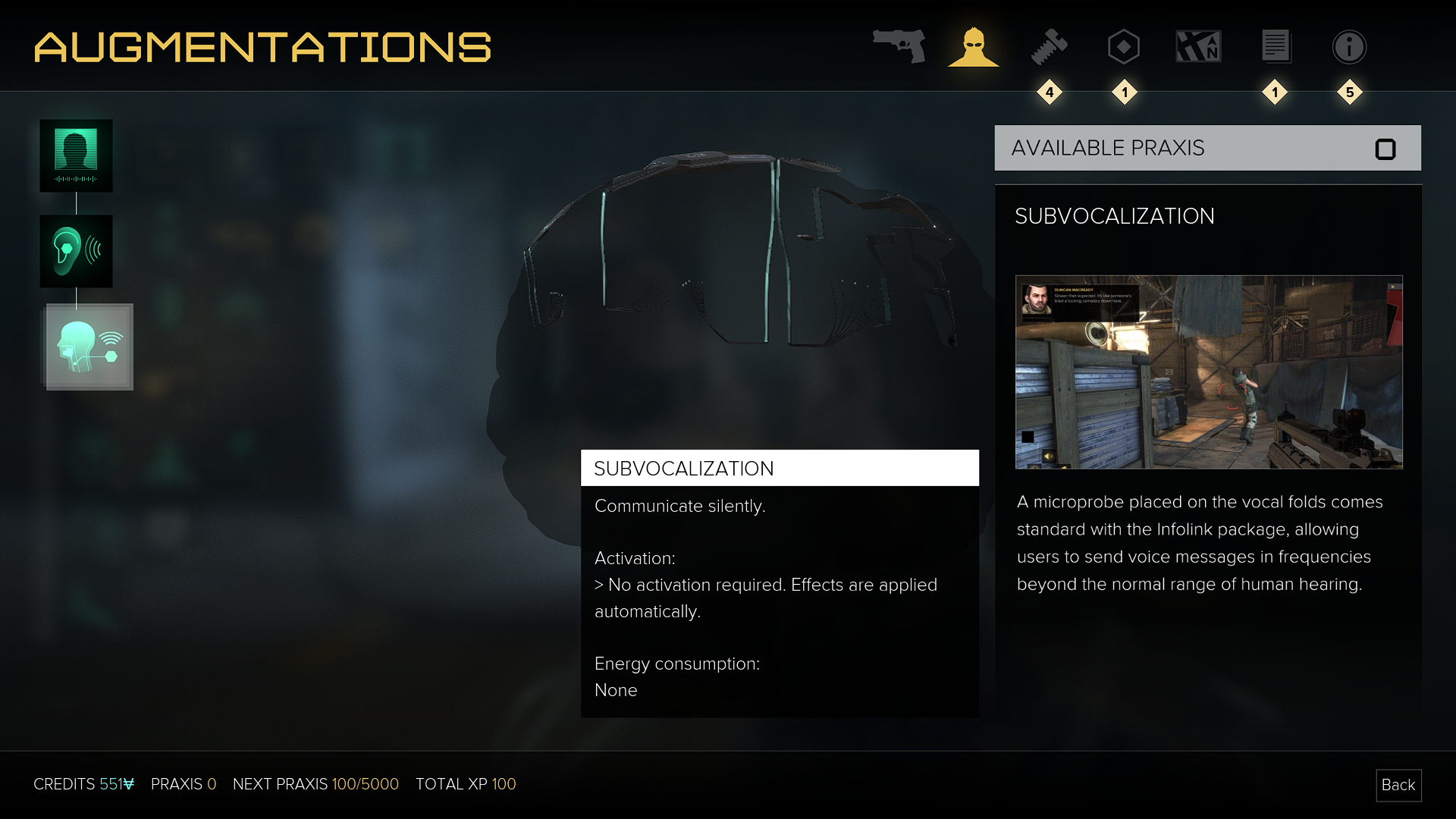Select the head silhouette augmentation node

click(x=76, y=155)
